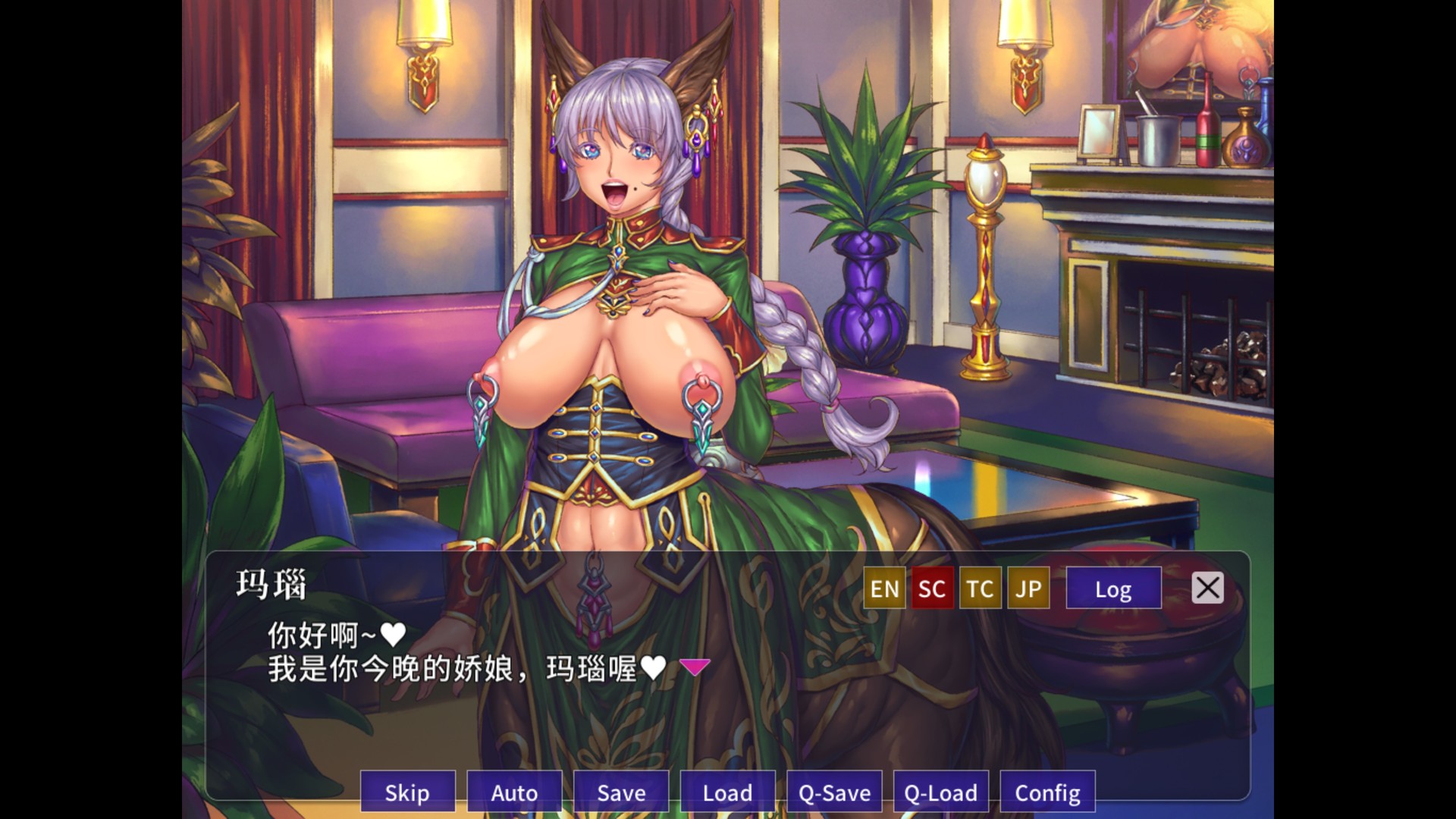Click the Q-Save button
This screenshot has height=819, width=1456.
point(834,792)
